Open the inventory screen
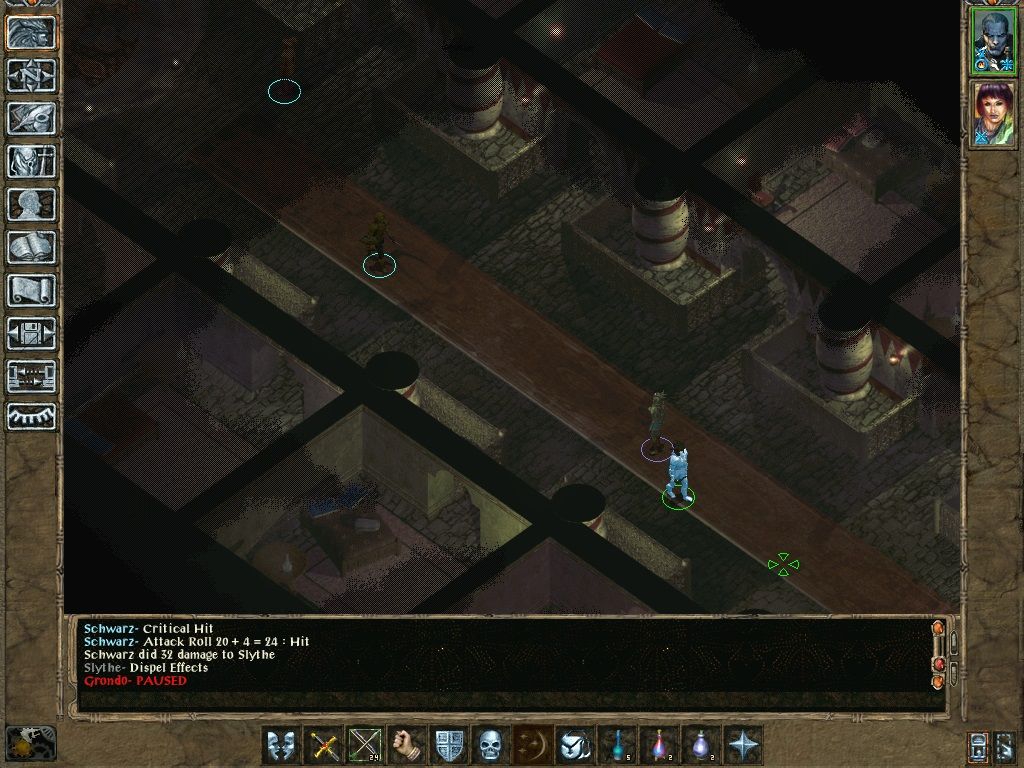1024x768 pixels. pos(31,161)
